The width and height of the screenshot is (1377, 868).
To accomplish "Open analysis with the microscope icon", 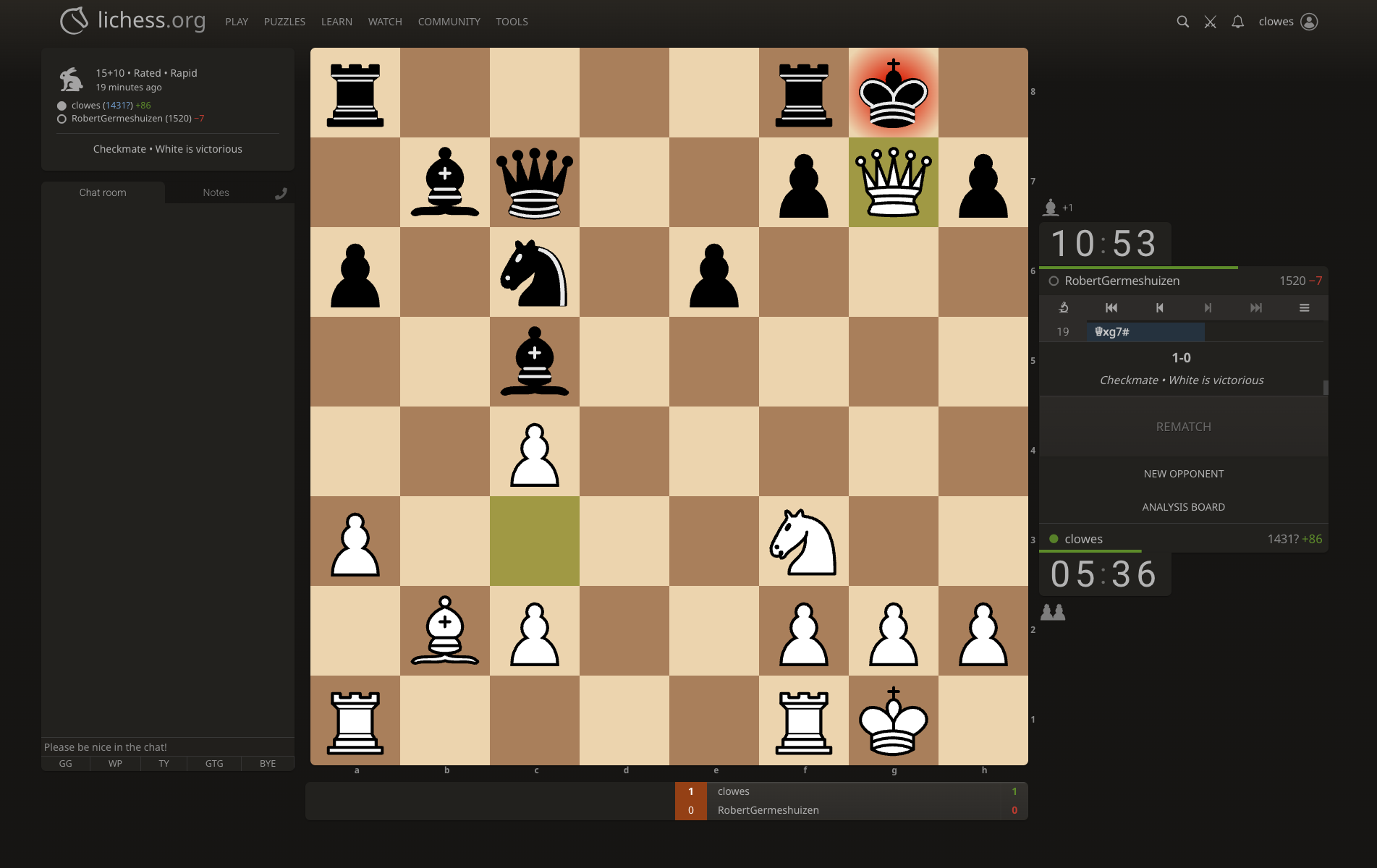I will [x=1063, y=307].
